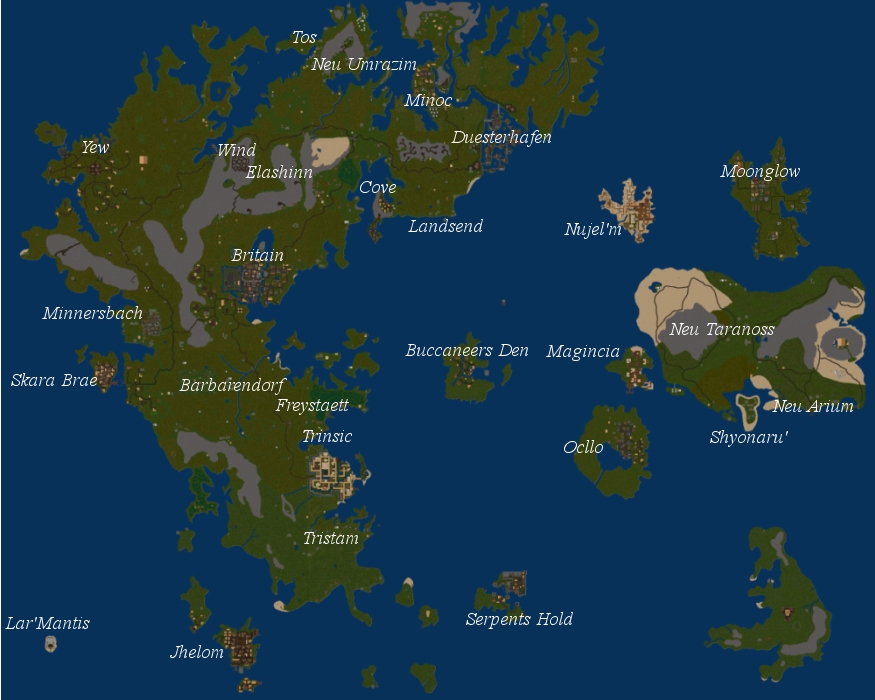Select the Skara Brae label

54,381
